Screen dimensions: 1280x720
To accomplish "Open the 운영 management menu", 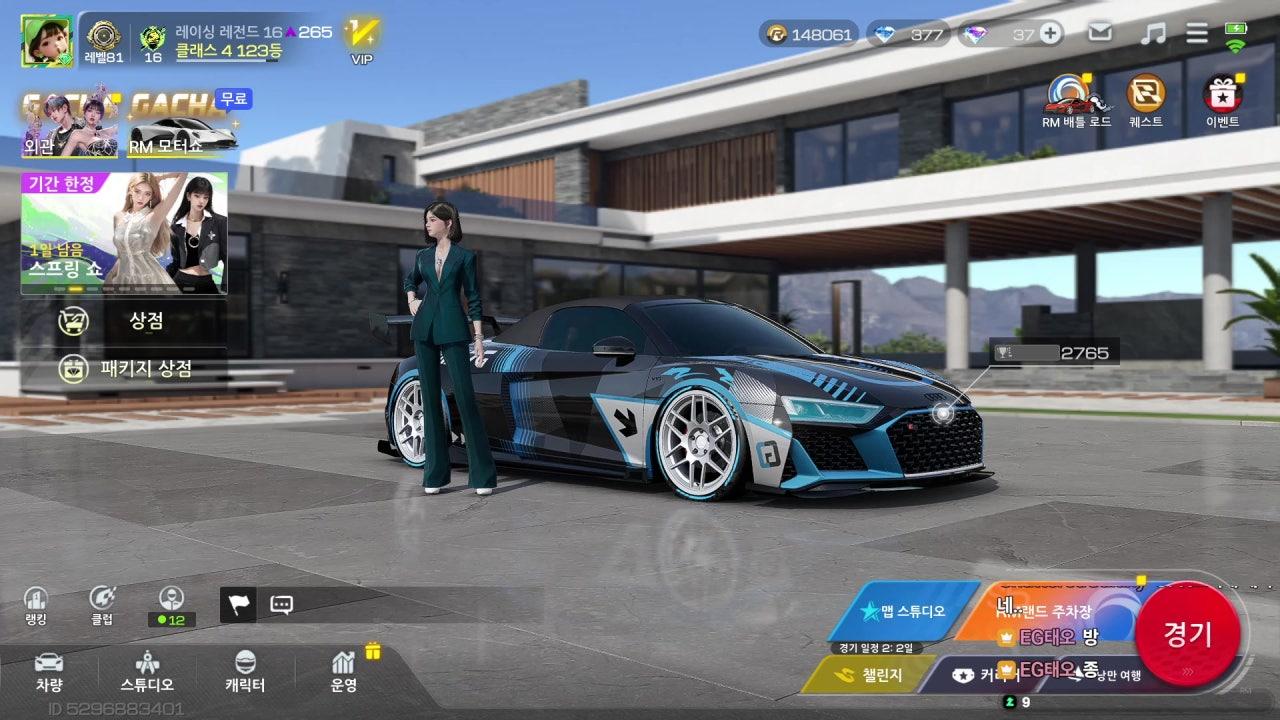I will coord(344,671).
